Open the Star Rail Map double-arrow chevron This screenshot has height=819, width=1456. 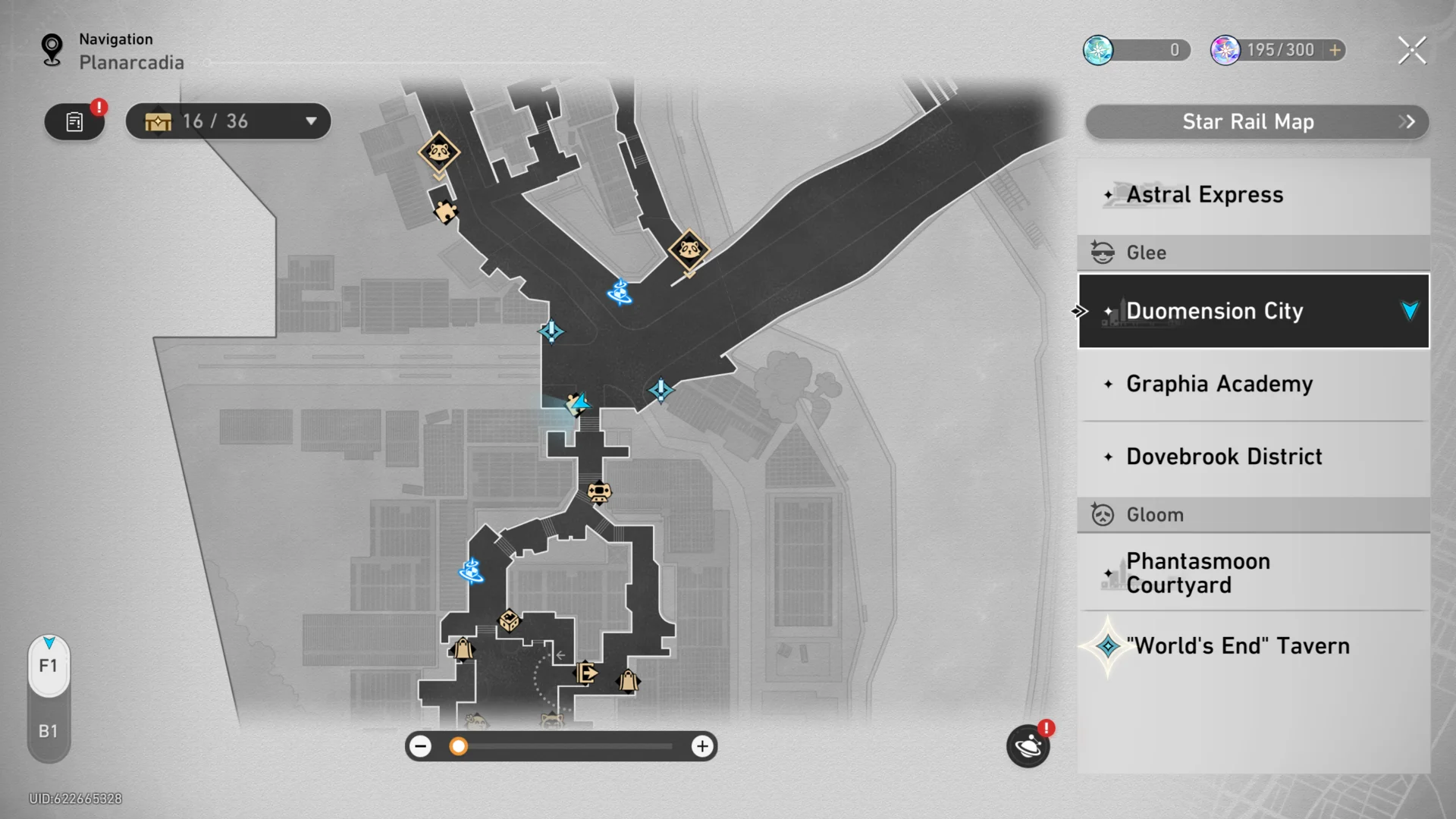1407,121
